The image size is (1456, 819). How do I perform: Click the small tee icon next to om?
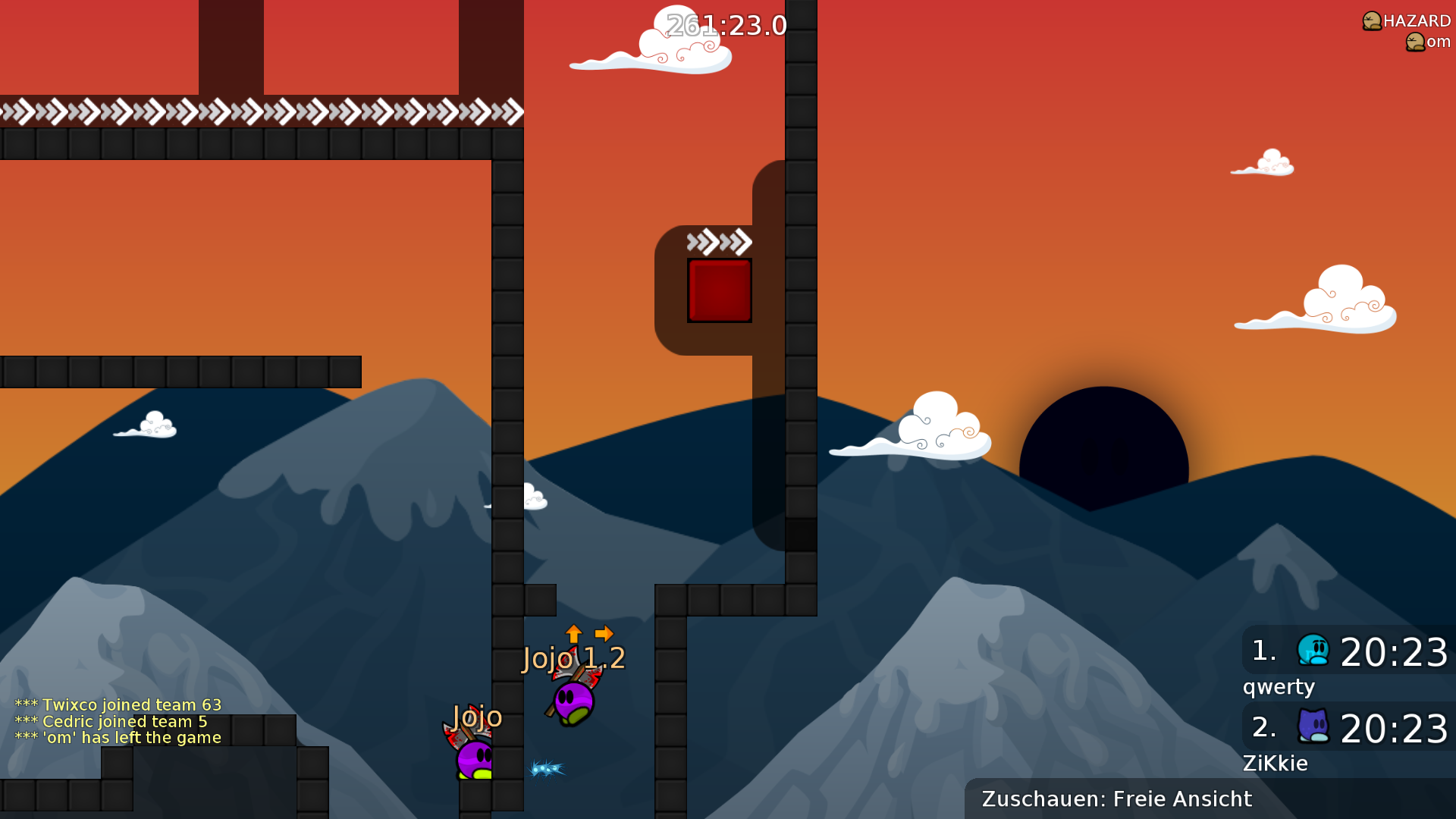click(1415, 42)
